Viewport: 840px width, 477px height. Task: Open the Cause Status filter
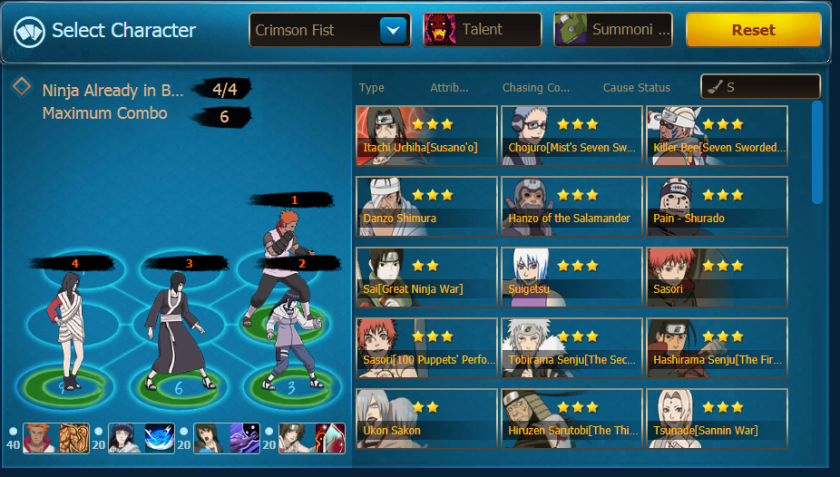pos(637,88)
